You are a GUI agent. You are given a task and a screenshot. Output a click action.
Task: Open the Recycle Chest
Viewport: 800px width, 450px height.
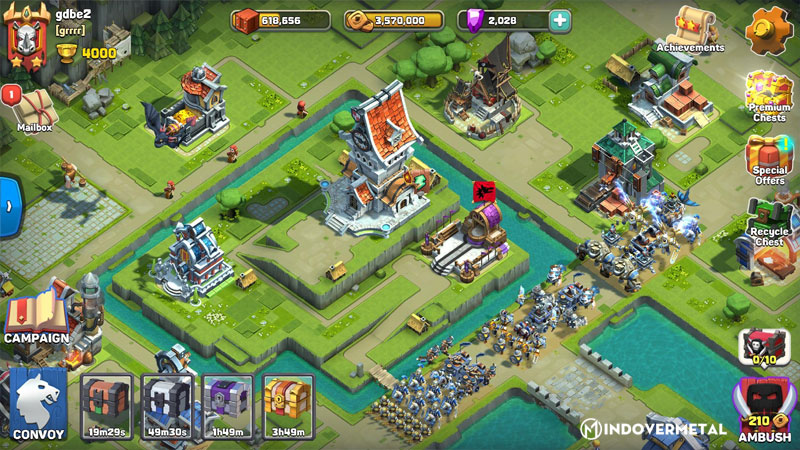tap(768, 225)
